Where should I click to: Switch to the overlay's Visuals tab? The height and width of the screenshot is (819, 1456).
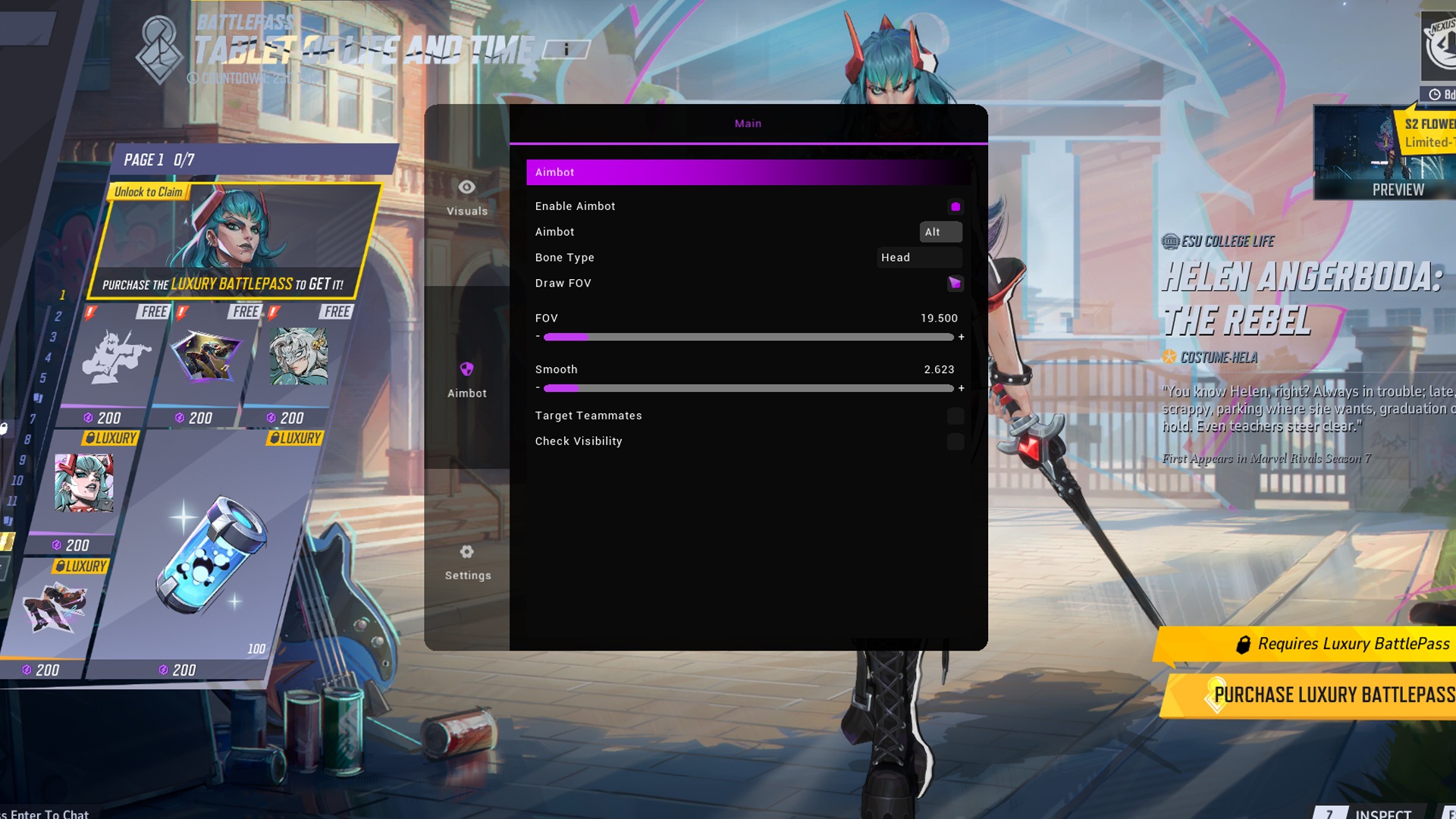pos(467,197)
